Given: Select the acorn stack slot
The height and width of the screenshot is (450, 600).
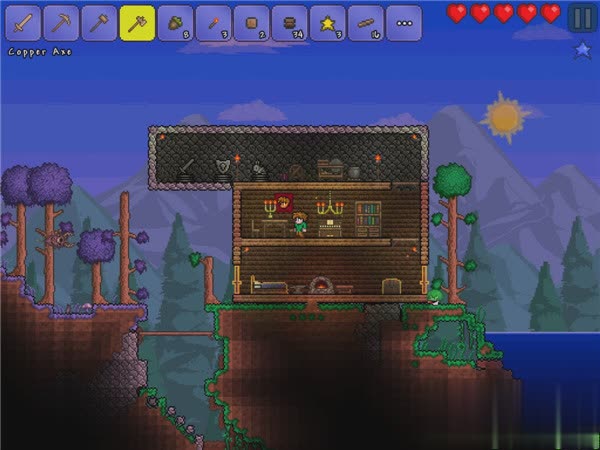Looking at the screenshot, I should (x=175, y=23).
